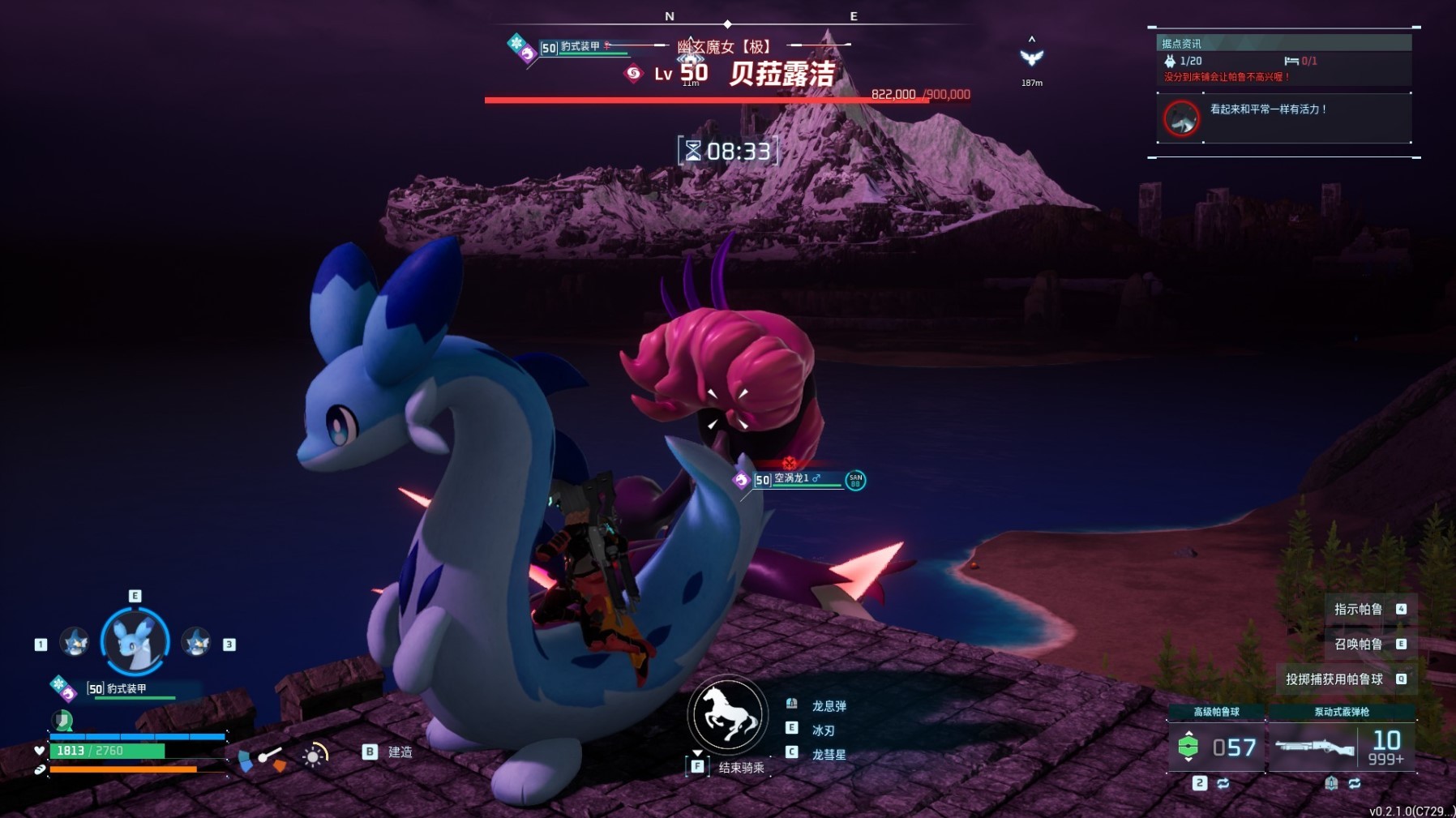The image size is (1456, 818).
Task: Activate the 冰刃 skill
Action: click(823, 730)
